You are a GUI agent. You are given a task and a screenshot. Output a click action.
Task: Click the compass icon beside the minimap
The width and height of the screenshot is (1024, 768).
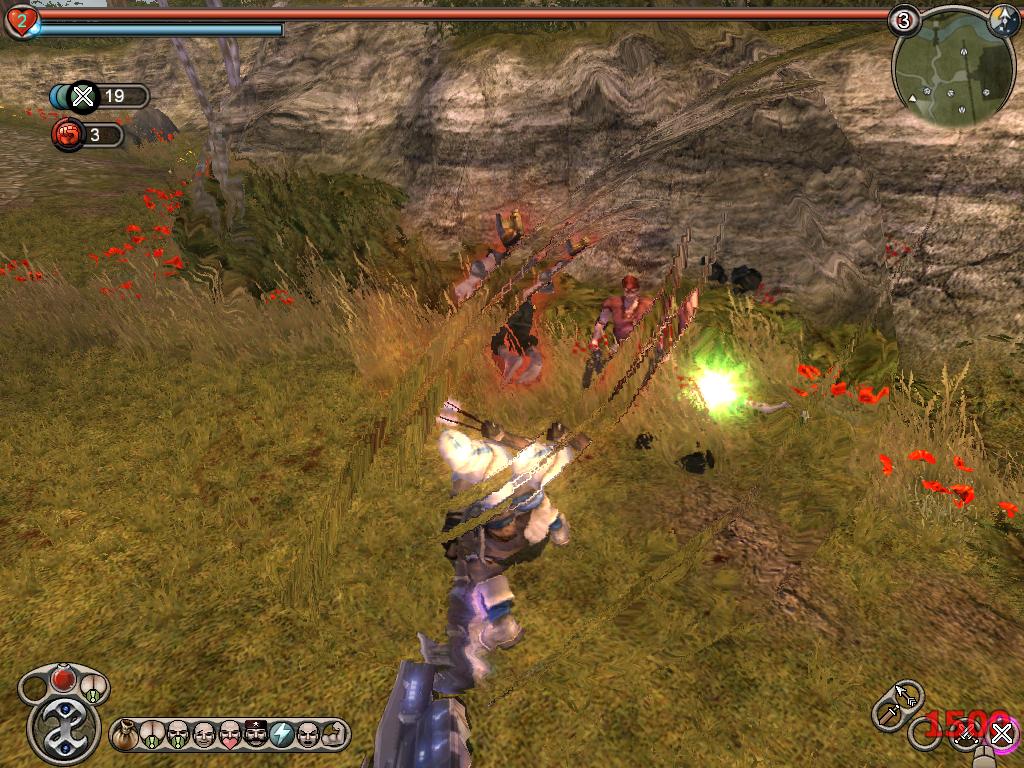point(1004,19)
